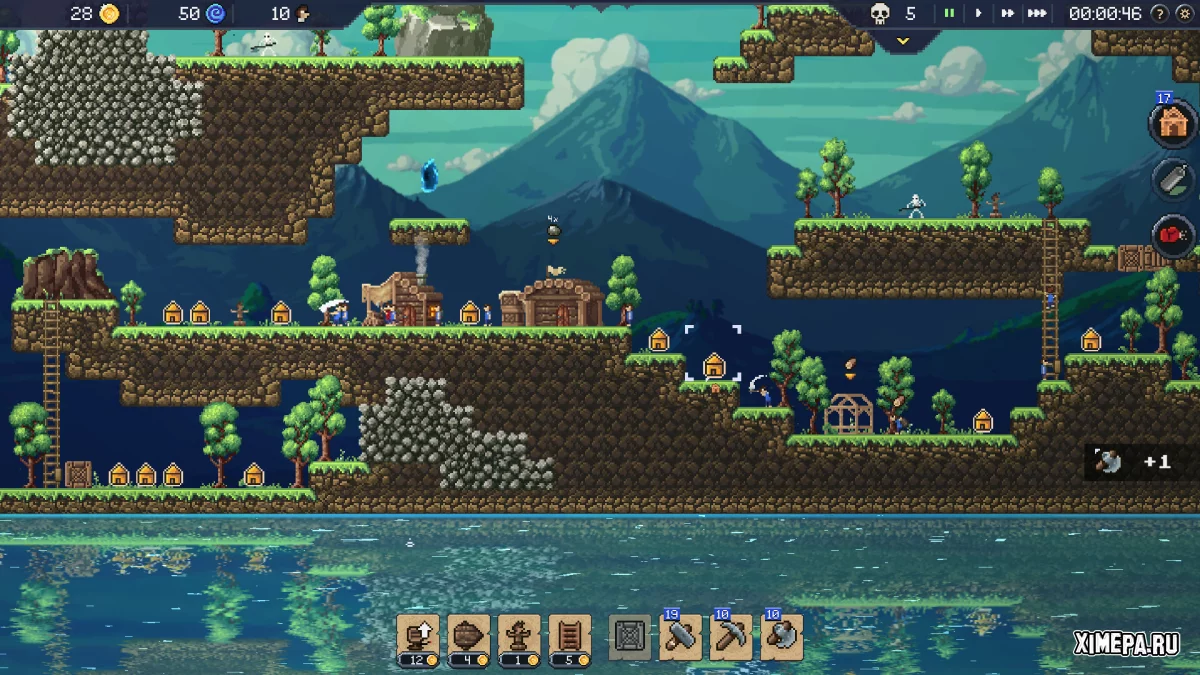Select the axe tool slot
The width and height of the screenshot is (1200, 675).
point(782,637)
